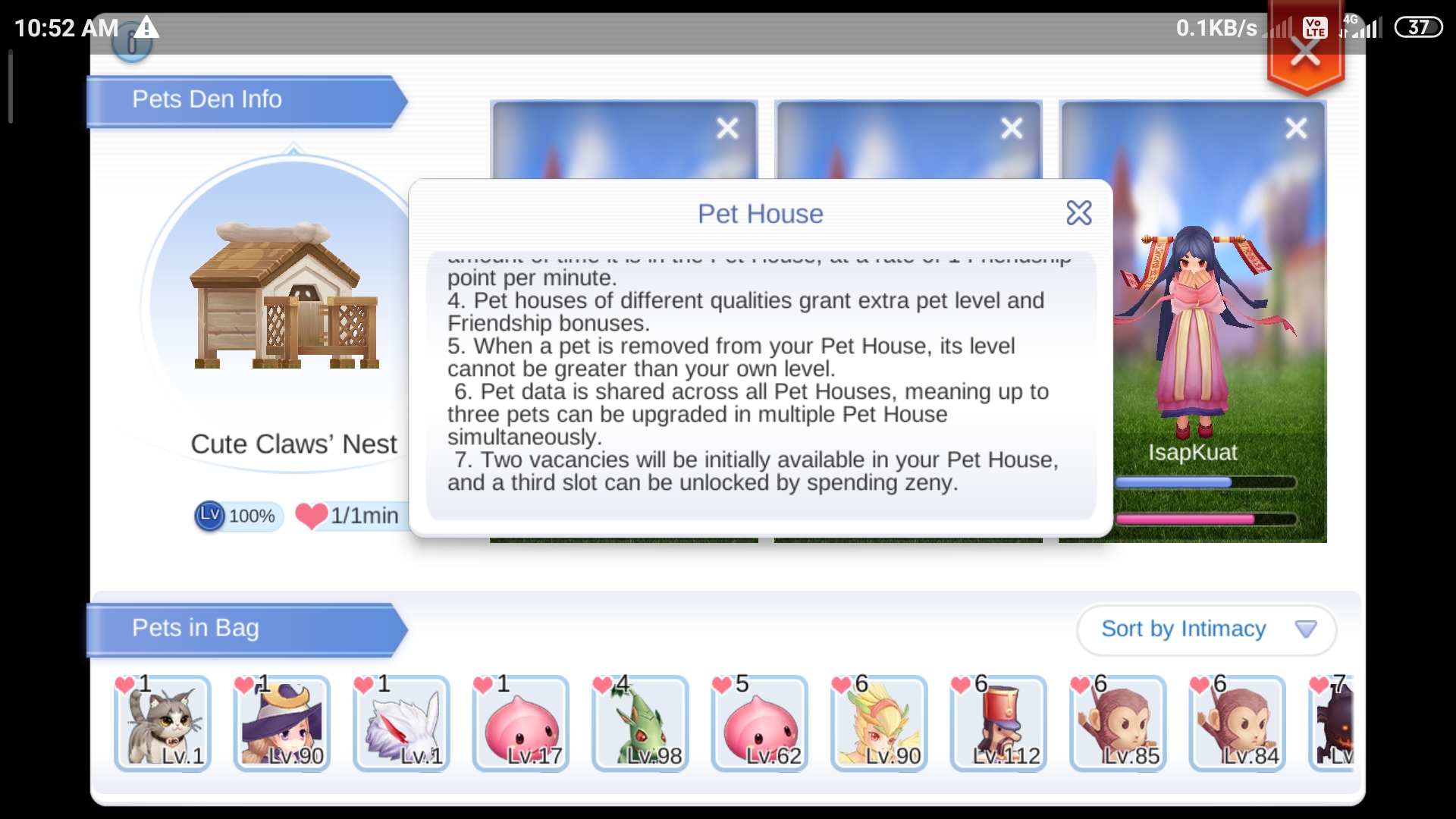Tap the Pets in Bag header

click(195, 628)
